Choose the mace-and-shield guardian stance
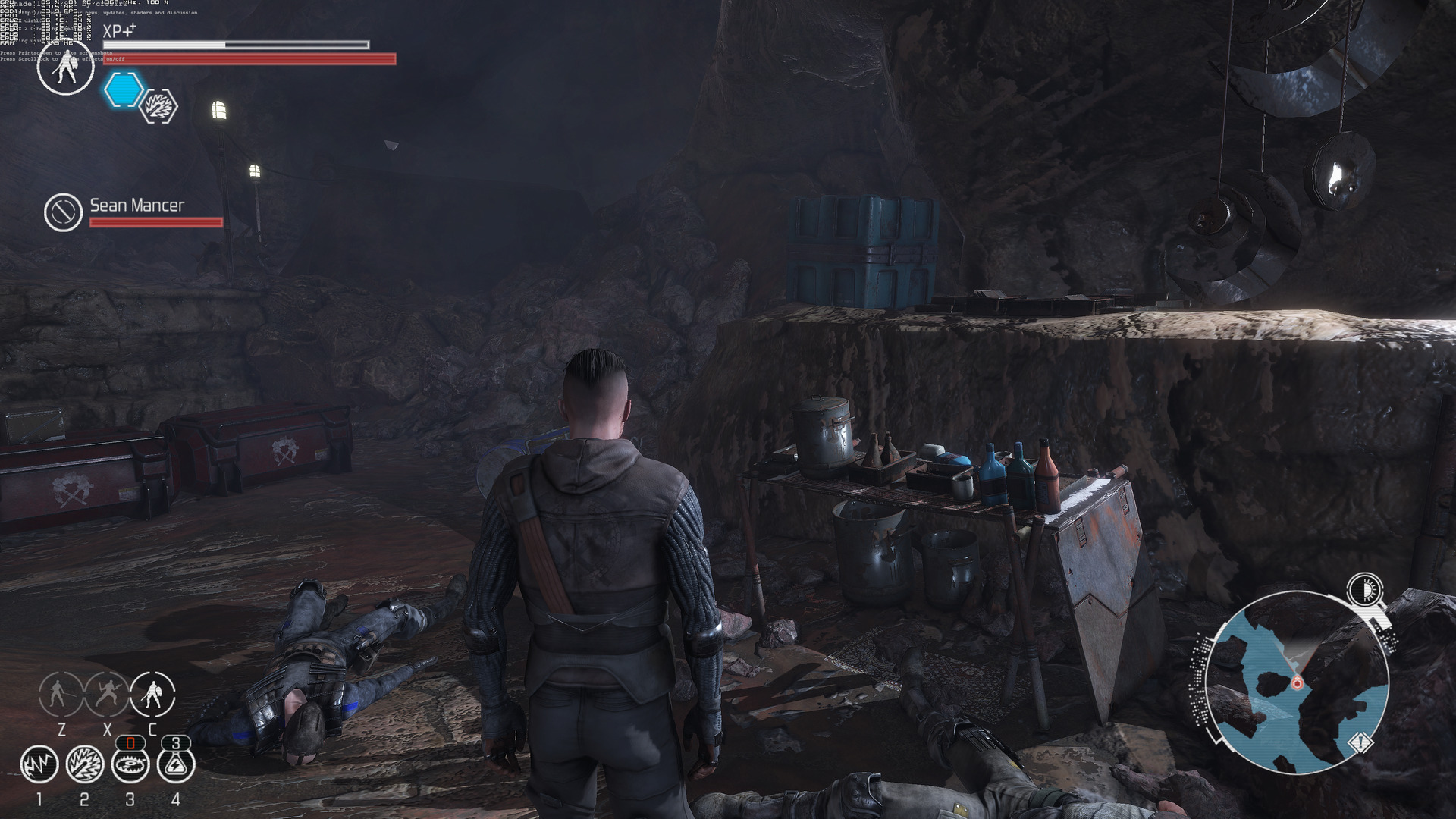1456x819 pixels. point(152,694)
